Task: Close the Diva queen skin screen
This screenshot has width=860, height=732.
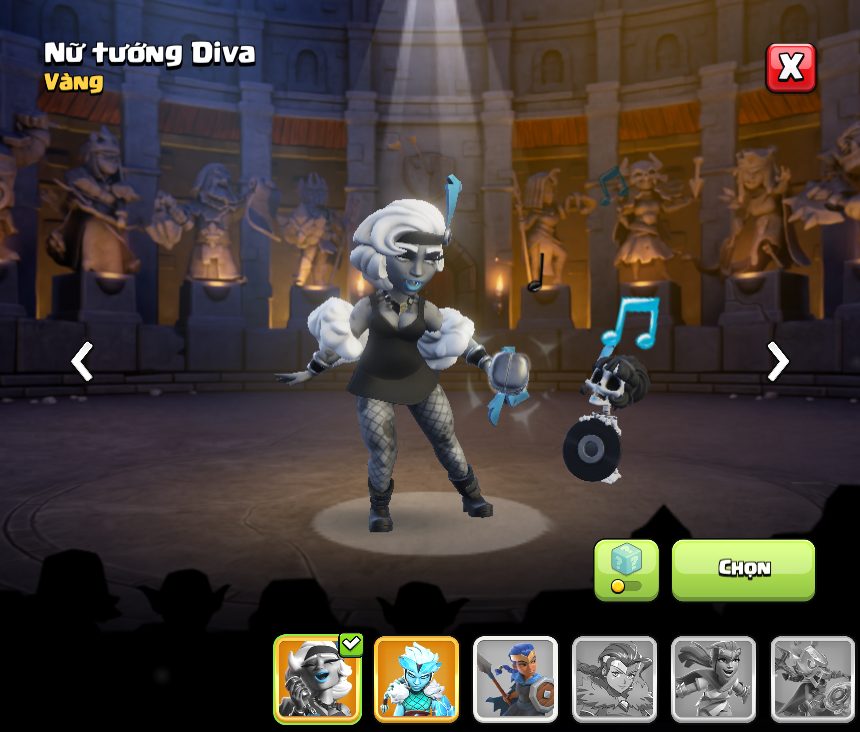Action: pyautogui.click(x=790, y=68)
